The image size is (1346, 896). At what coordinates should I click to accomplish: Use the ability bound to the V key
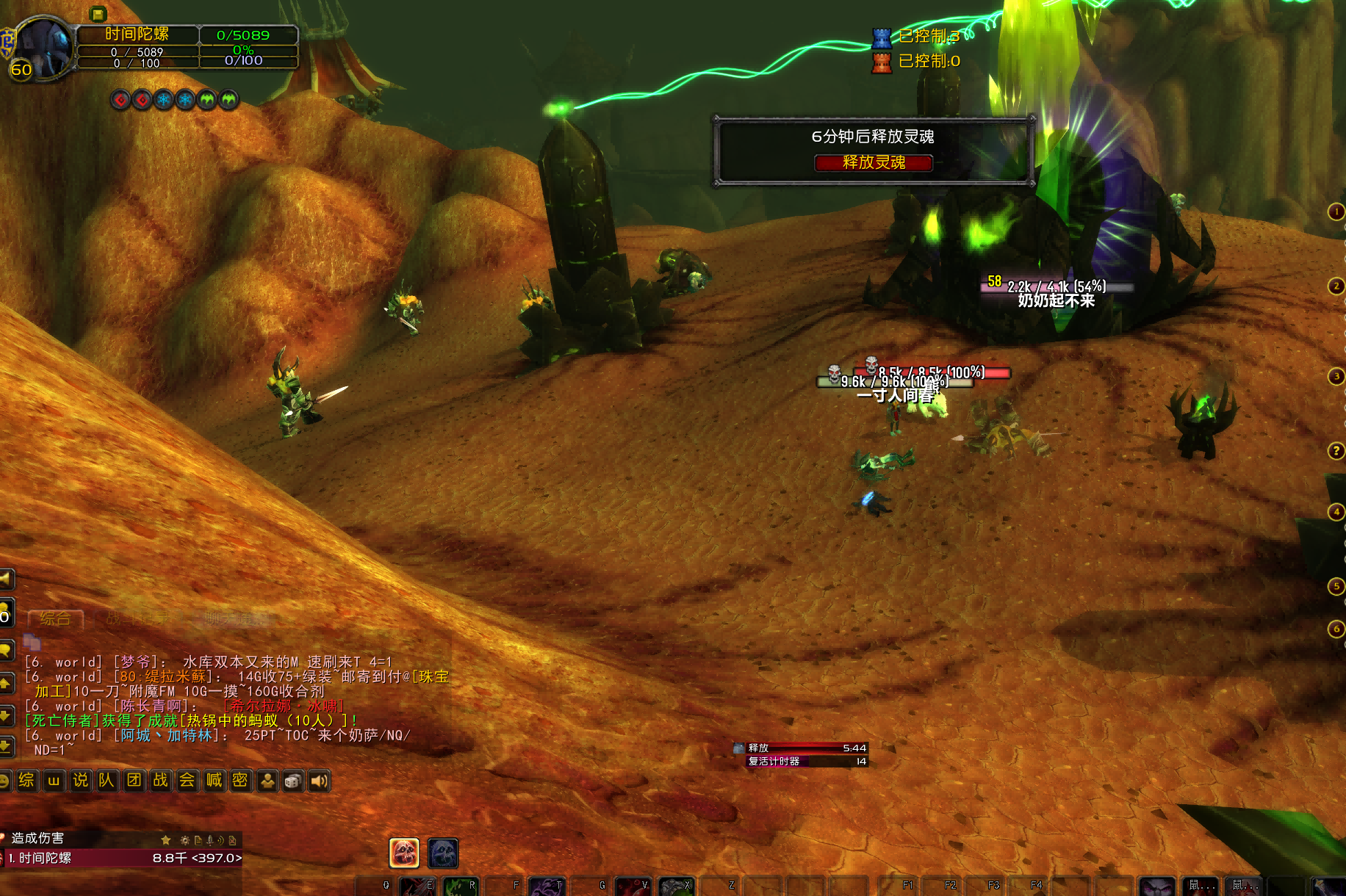pyautogui.click(x=633, y=887)
